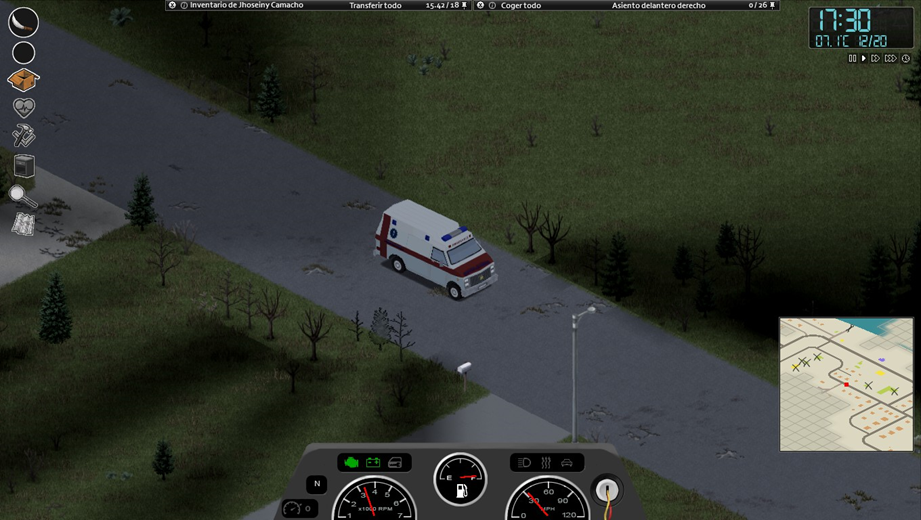Pause the game with pause button

click(853, 59)
